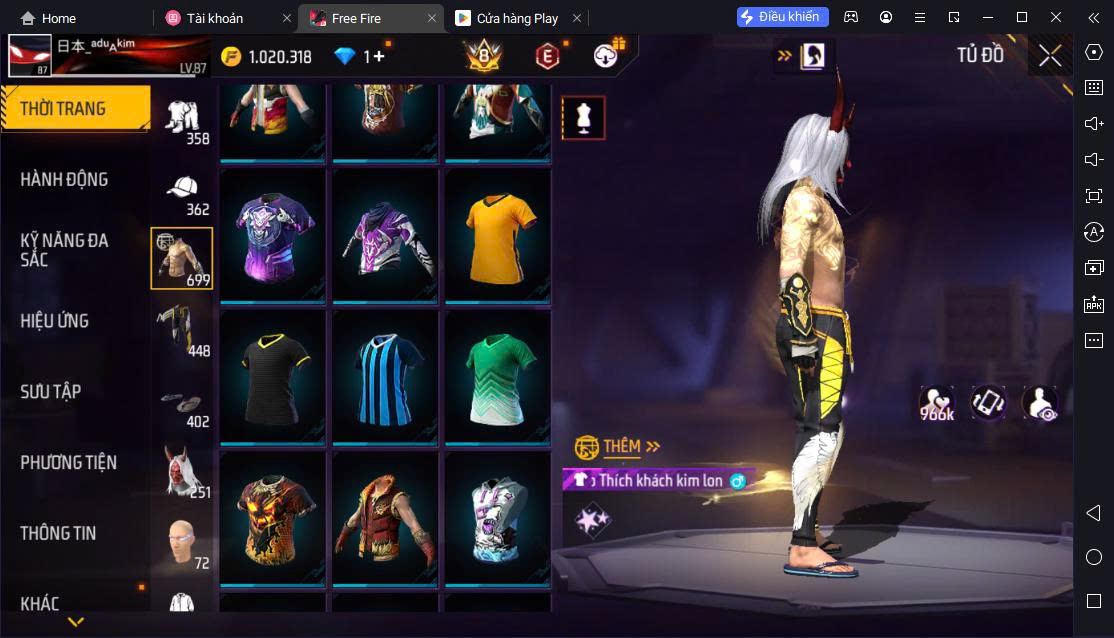Choose the pants category with 448 items
This screenshot has height=638, width=1114.
tap(181, 330)
